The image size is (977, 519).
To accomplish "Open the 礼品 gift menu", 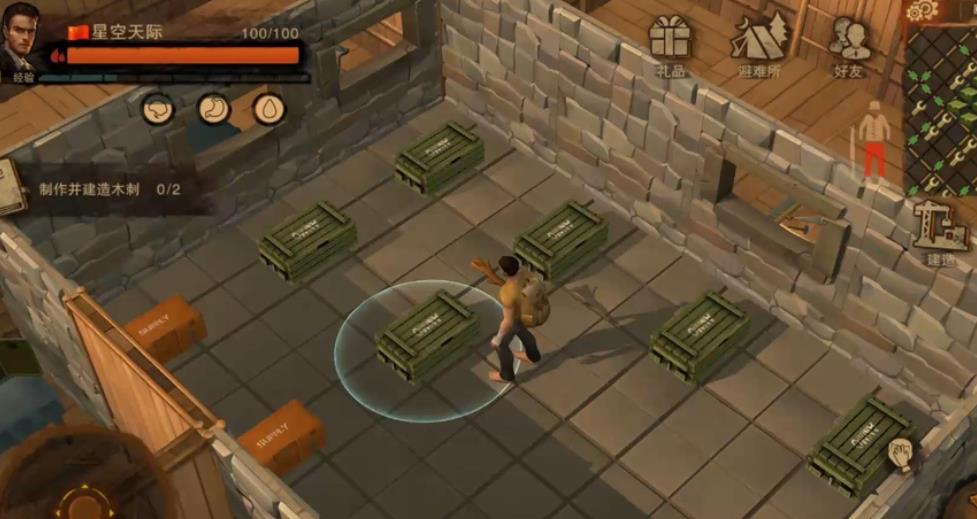I will (x=669, y=43).
